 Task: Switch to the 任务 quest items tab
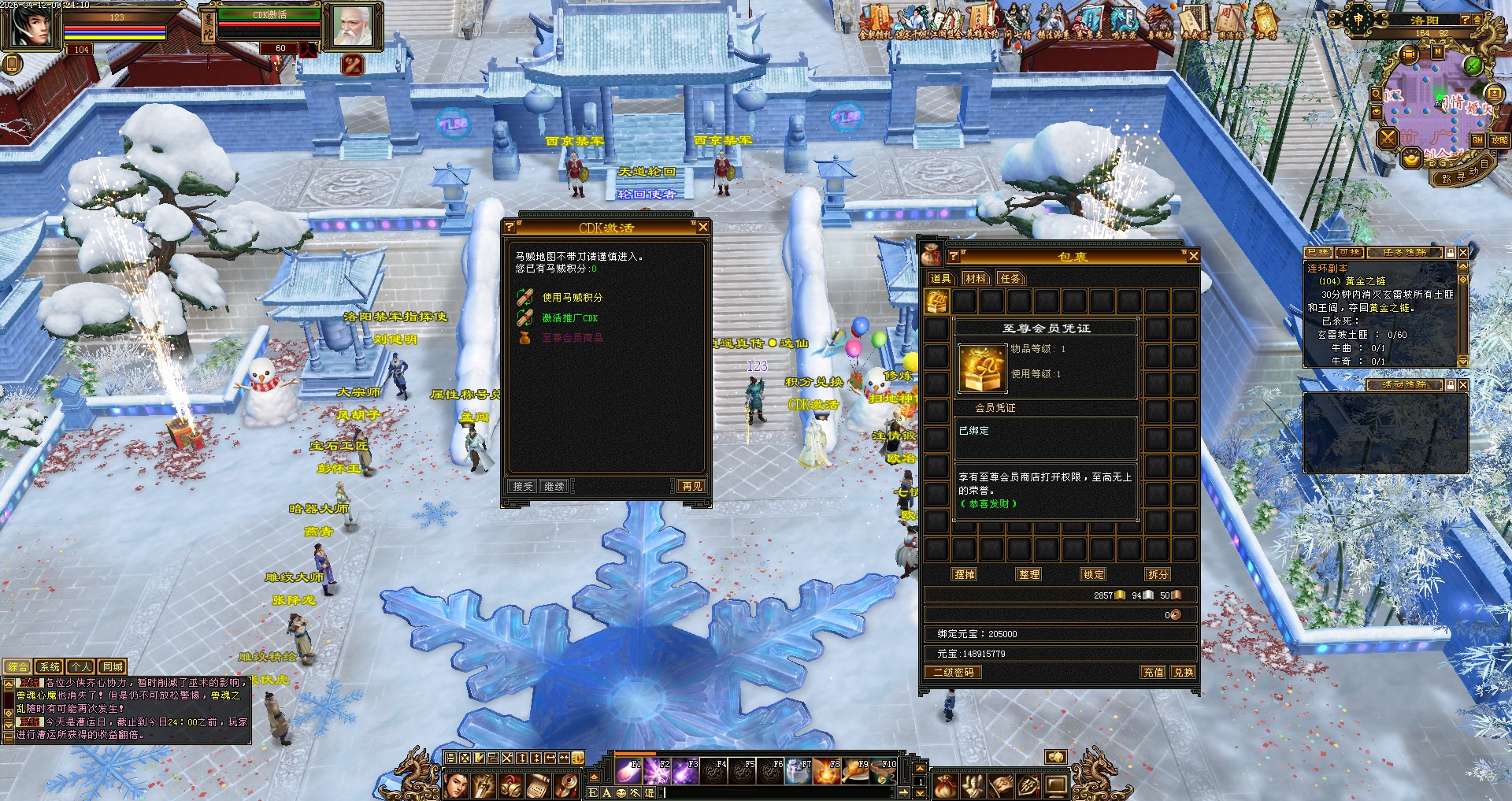click(x=1010, y=278)
